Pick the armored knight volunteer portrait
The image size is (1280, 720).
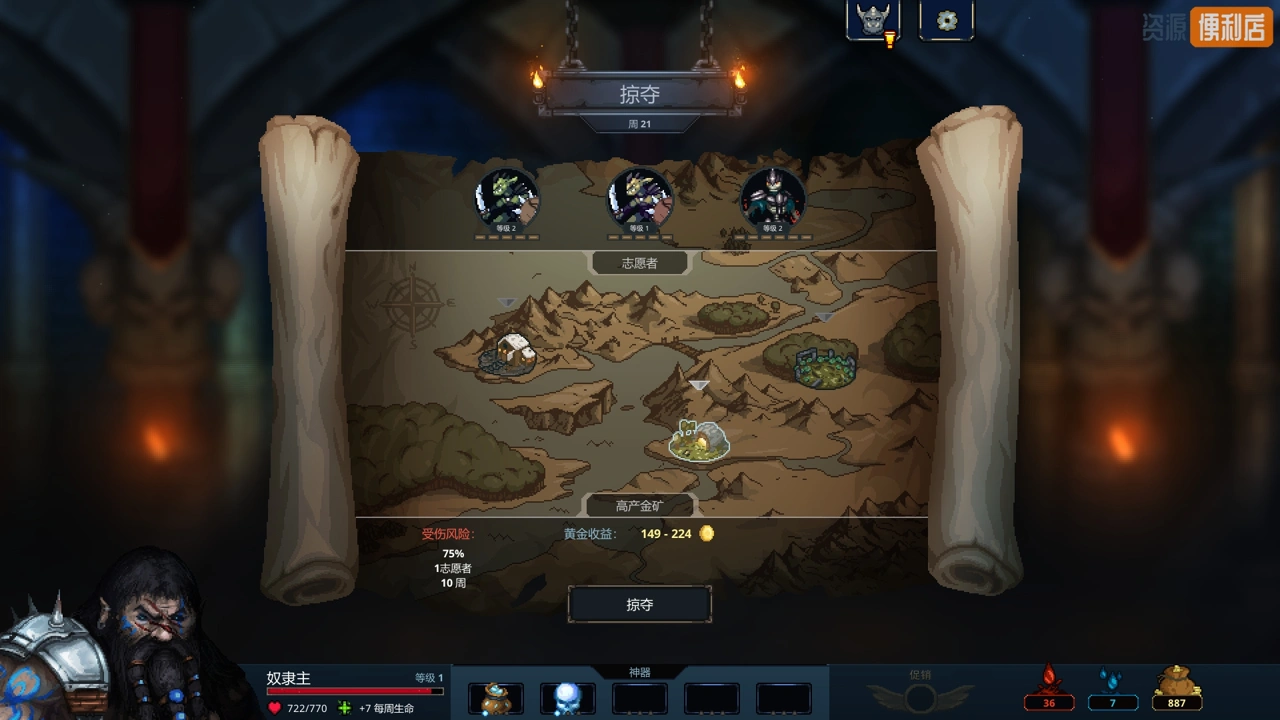click(x=772, y=199)
